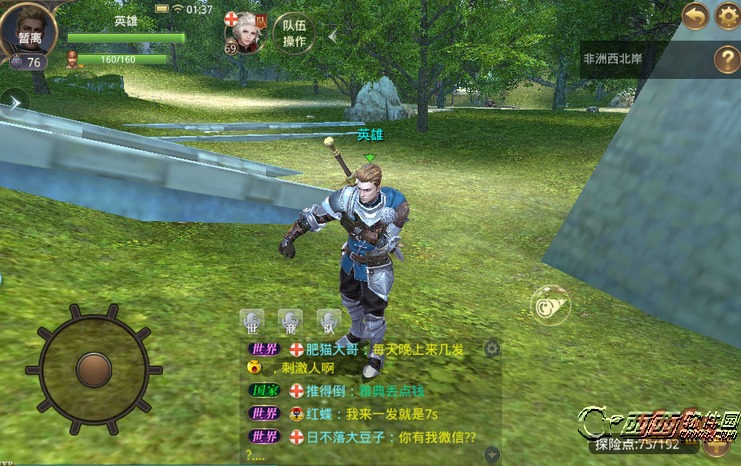Activate the world (世) voice chat microphone
The height and width of the screenshot is (466, 741).
252,322
